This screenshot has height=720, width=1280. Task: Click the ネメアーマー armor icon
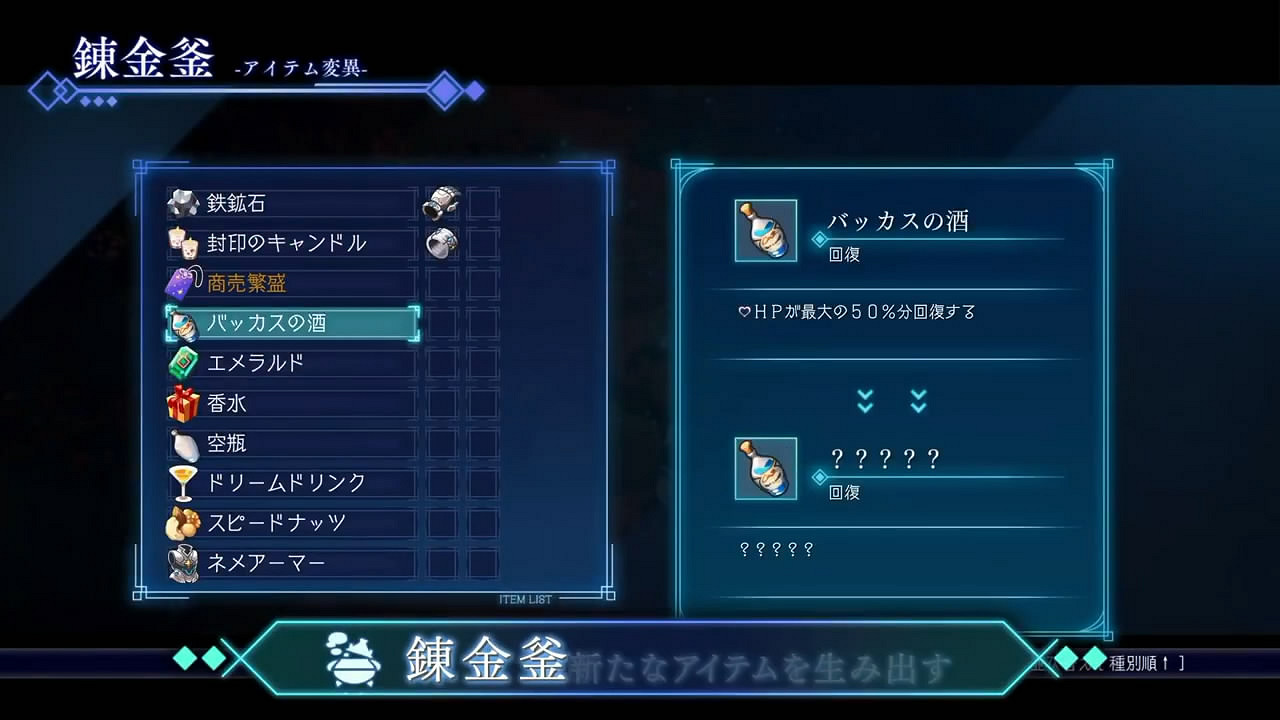click(181, 562)
